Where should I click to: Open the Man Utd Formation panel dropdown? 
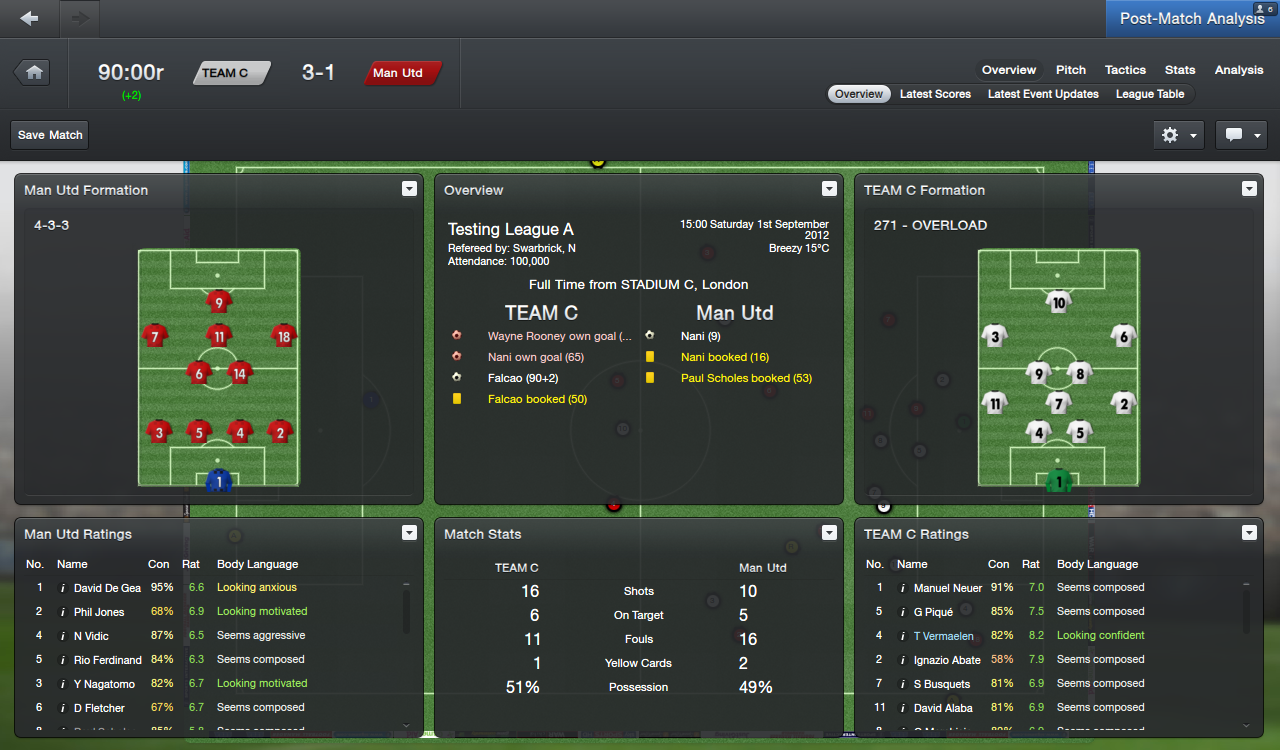point(409,188)
